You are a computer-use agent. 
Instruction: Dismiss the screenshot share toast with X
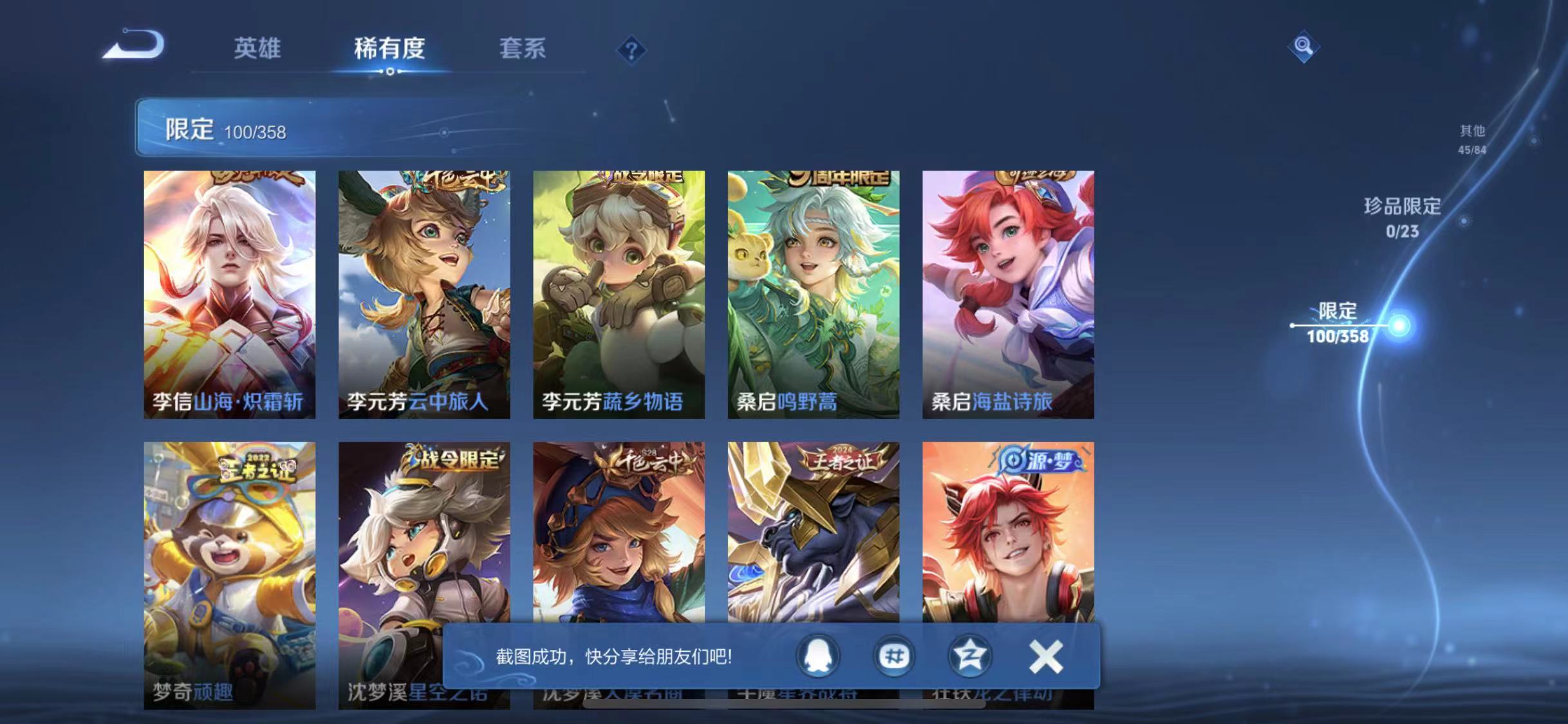click(1046, 655)
